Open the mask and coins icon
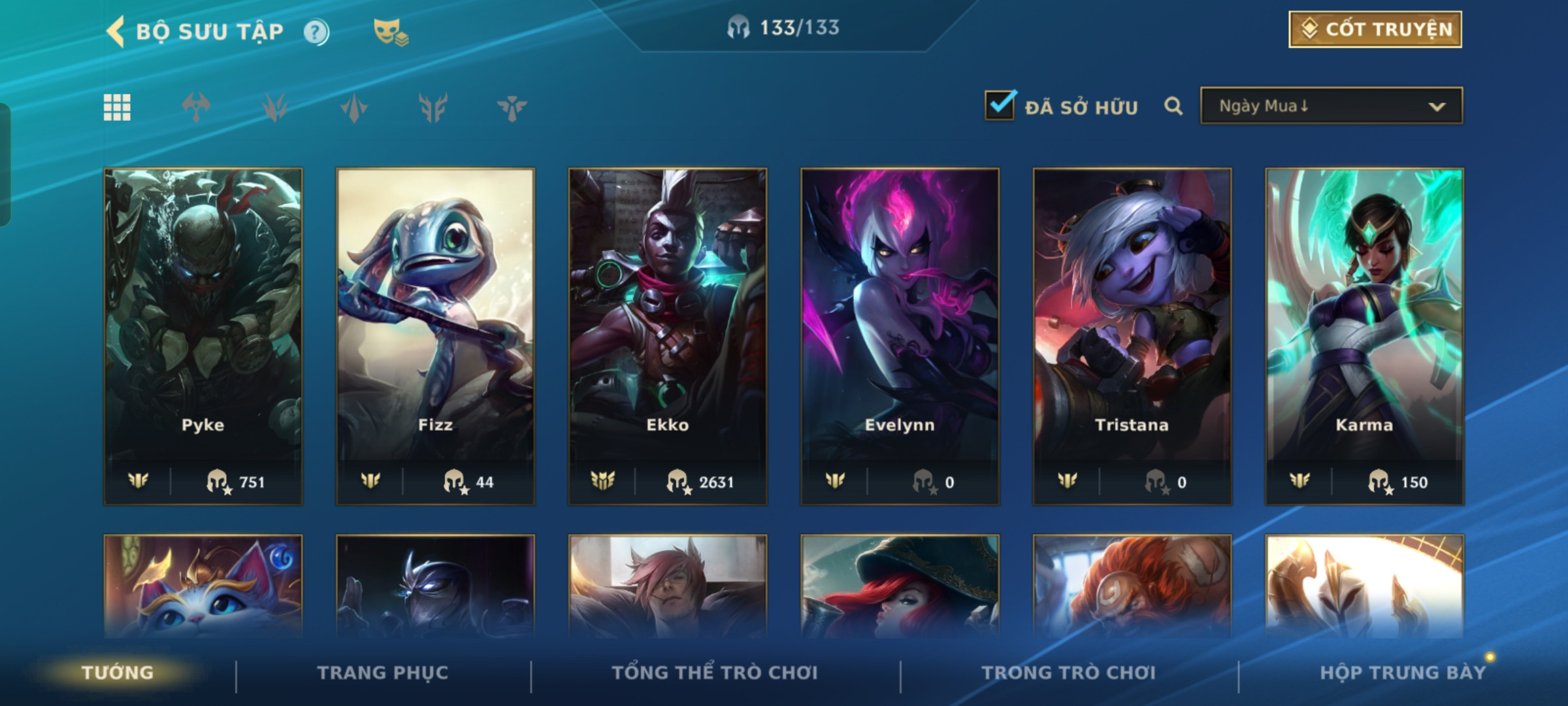 click(x=390, y=32)
